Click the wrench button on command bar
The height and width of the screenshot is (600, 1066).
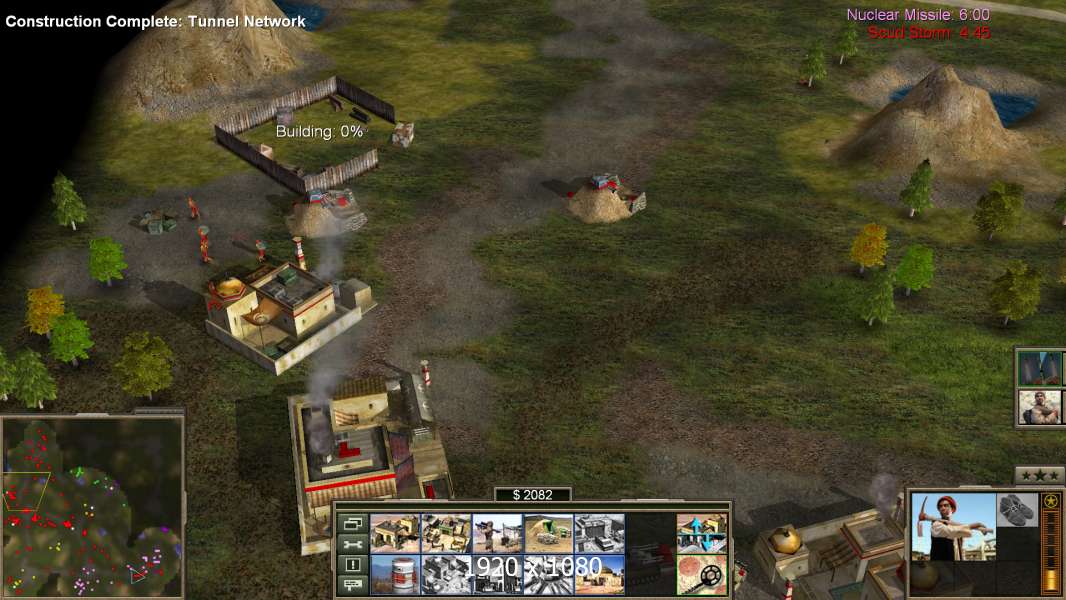tap(352, 544)
